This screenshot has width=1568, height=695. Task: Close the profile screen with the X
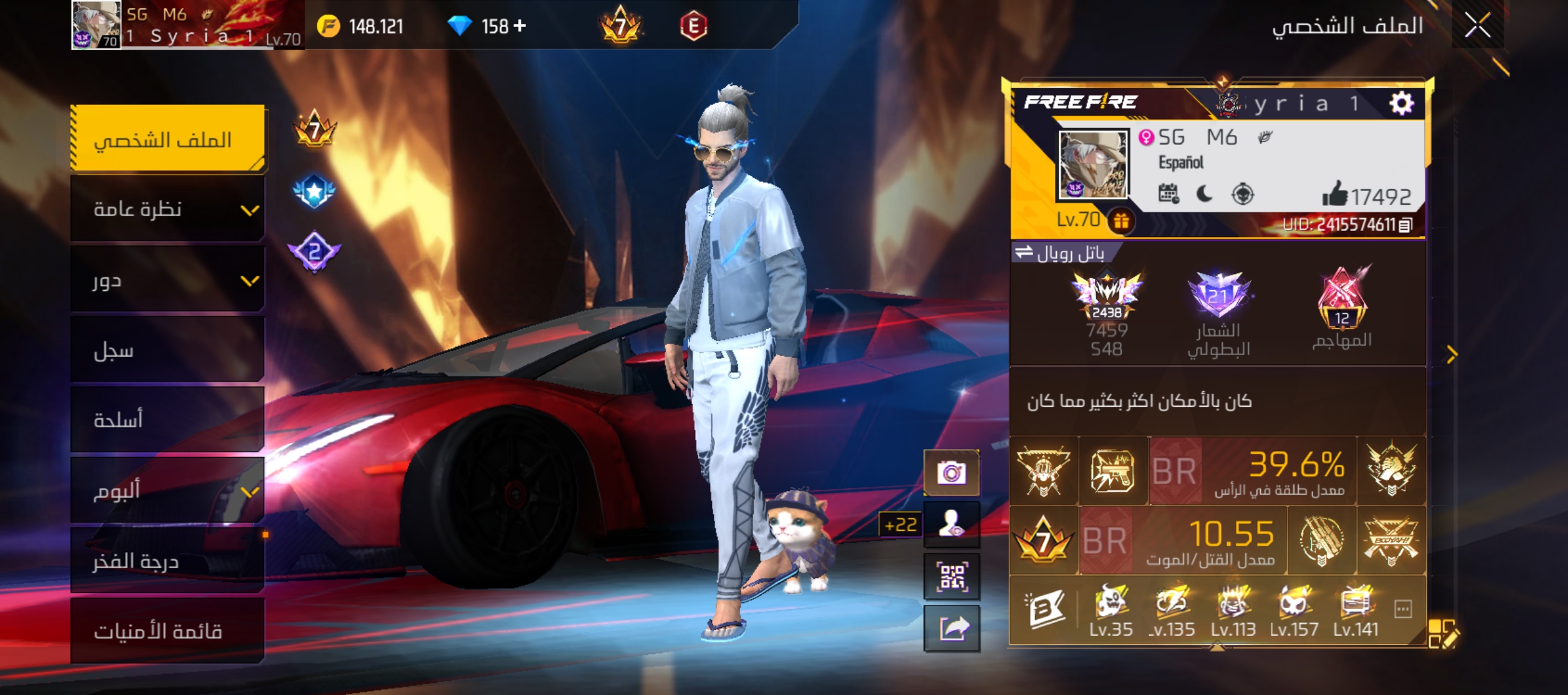[1477, 26]
